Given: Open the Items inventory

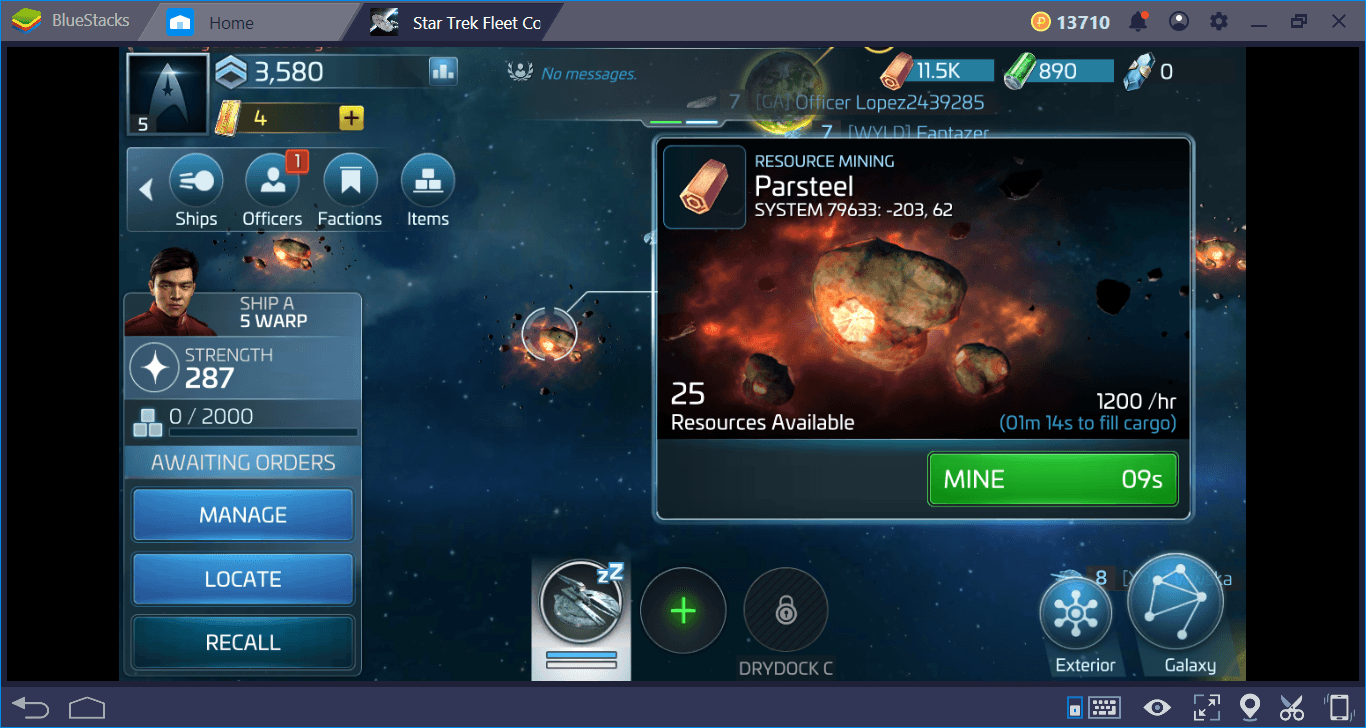Looking at the screenshot, I should (x=428, y=190).
